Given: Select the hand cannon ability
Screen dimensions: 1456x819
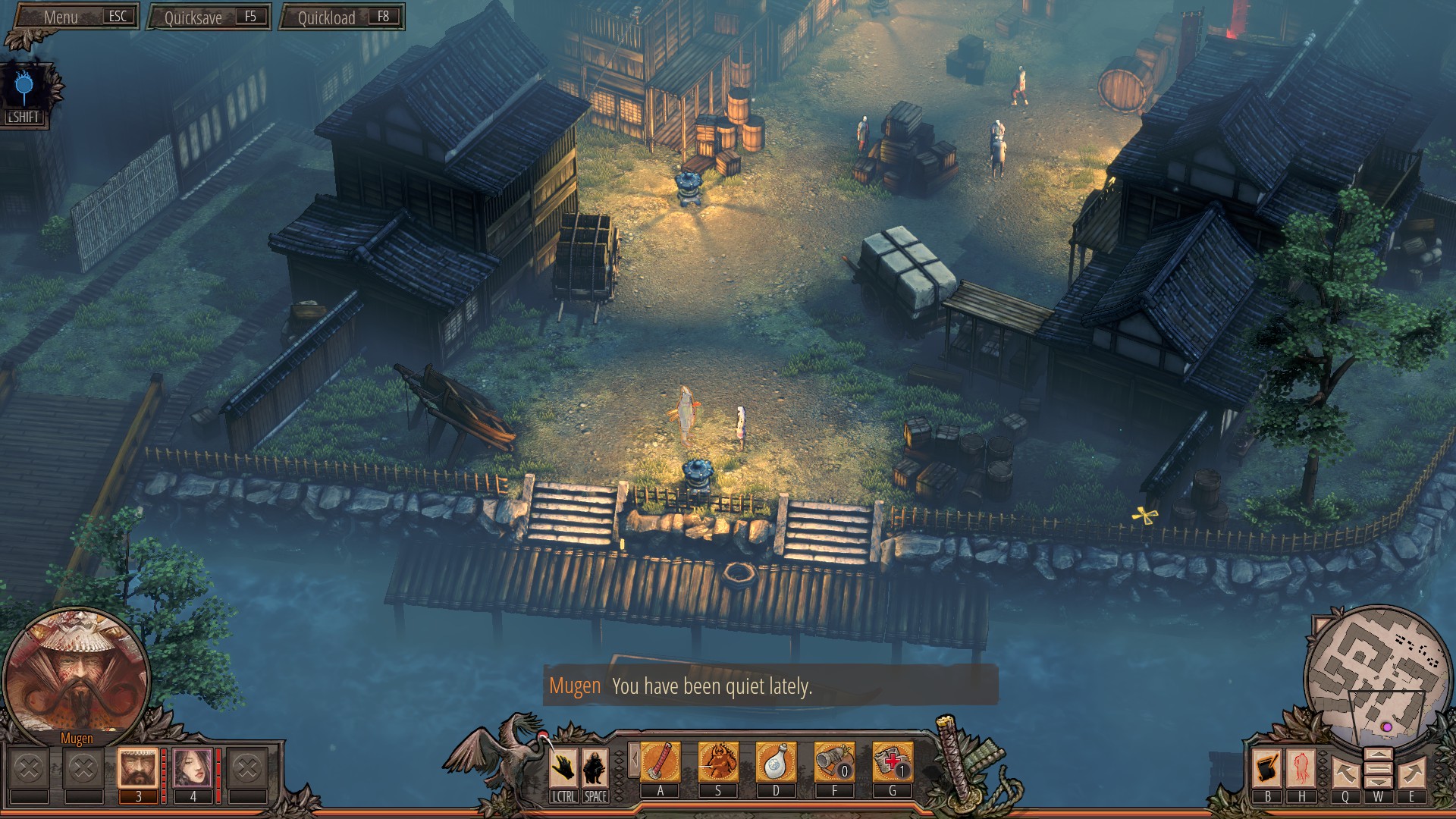Looking at the screenshot, I should pos(834,762).
